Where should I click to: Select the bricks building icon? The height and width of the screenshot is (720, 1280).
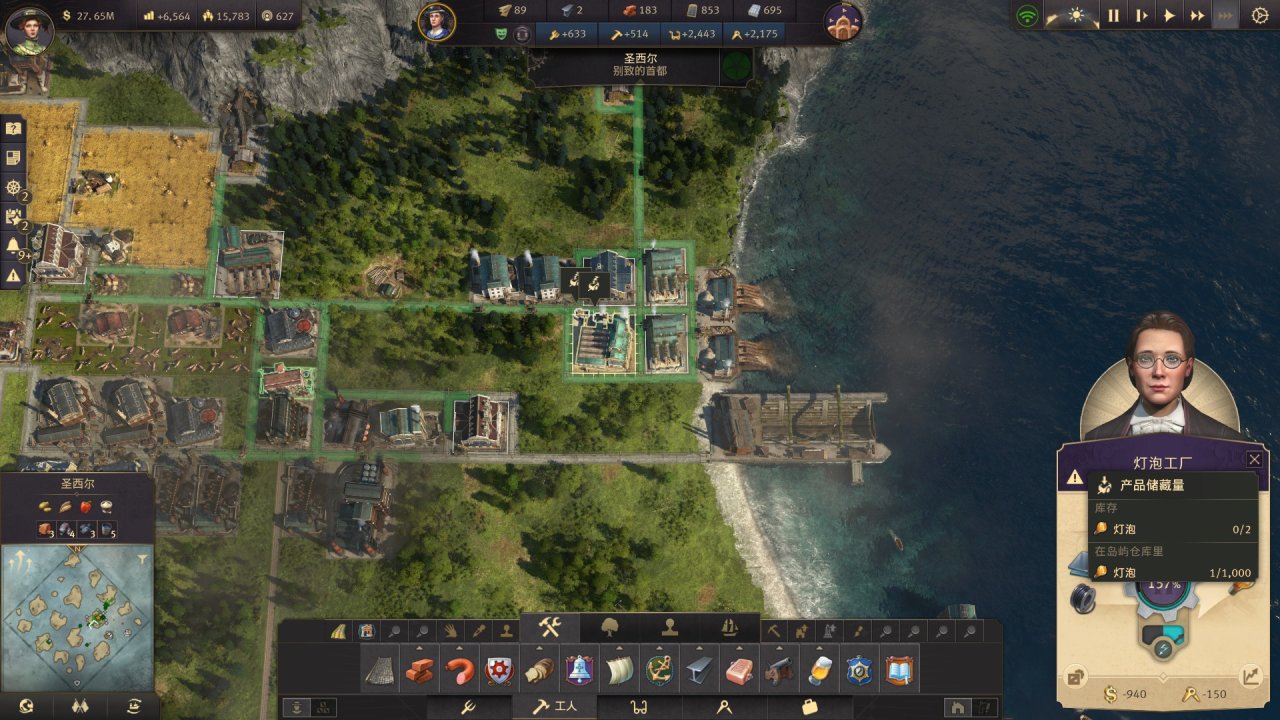coord(419,671)
